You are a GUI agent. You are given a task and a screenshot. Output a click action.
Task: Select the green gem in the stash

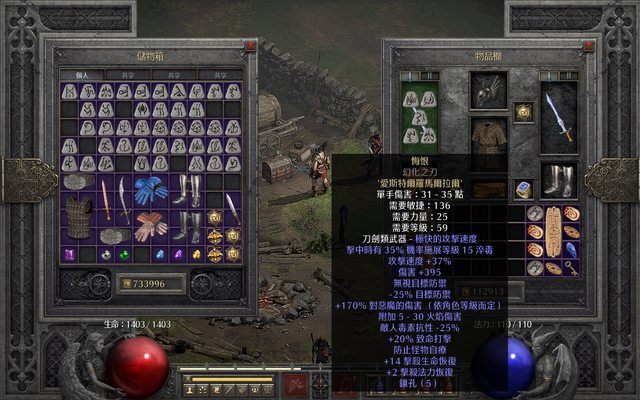click(124, 255)
